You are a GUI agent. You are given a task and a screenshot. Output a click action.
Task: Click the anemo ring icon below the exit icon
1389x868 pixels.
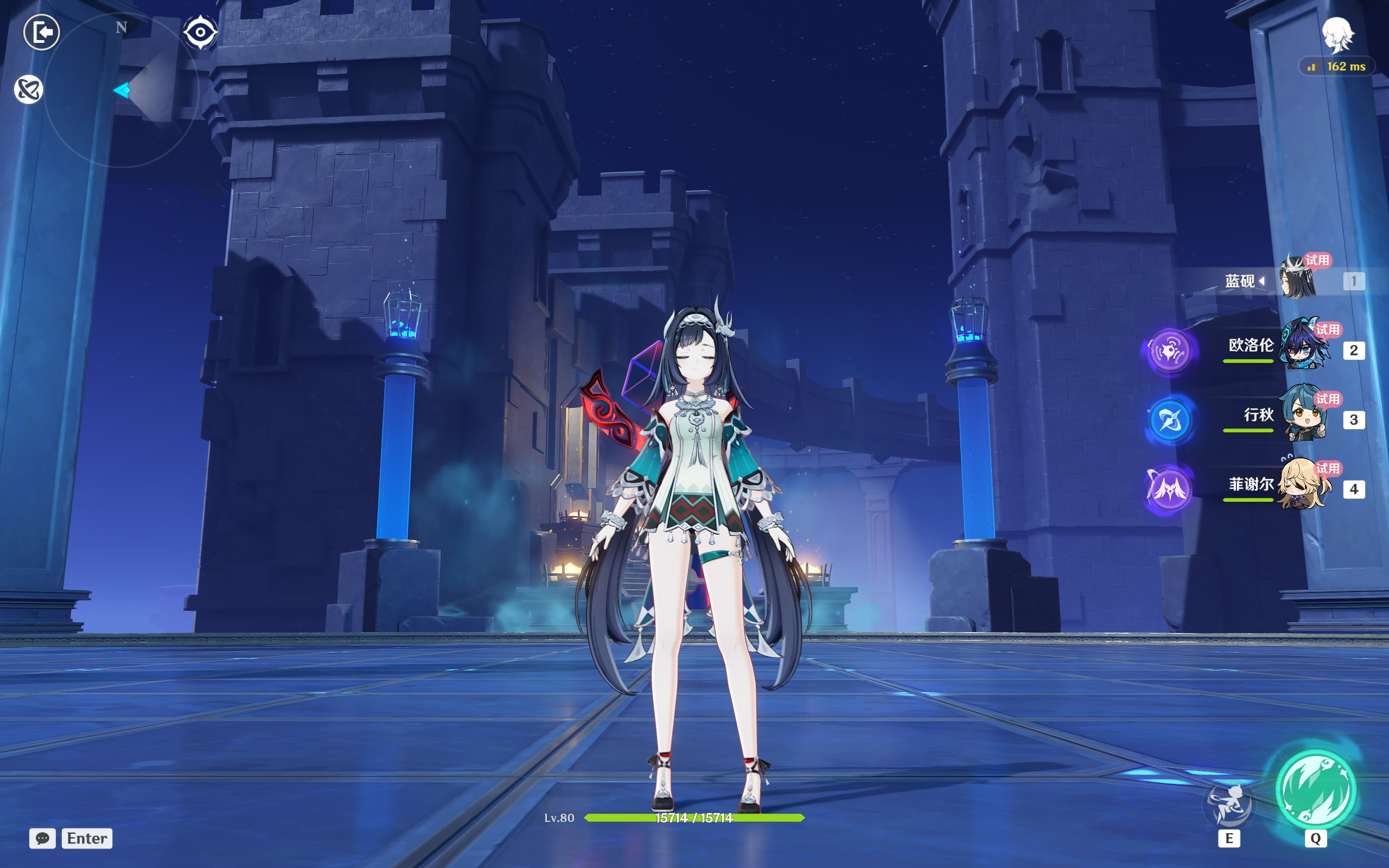[30, 90]
